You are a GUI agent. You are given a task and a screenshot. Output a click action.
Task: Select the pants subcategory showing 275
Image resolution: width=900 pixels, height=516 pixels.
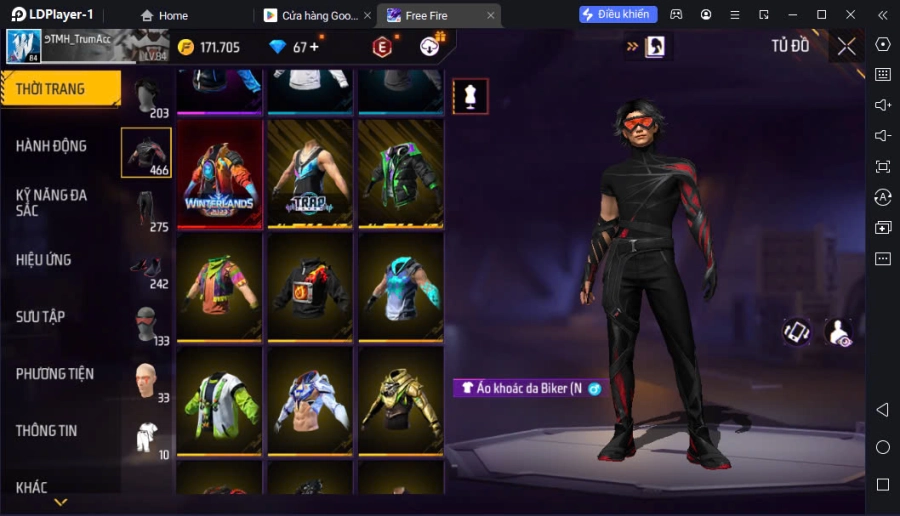point(146,209)
